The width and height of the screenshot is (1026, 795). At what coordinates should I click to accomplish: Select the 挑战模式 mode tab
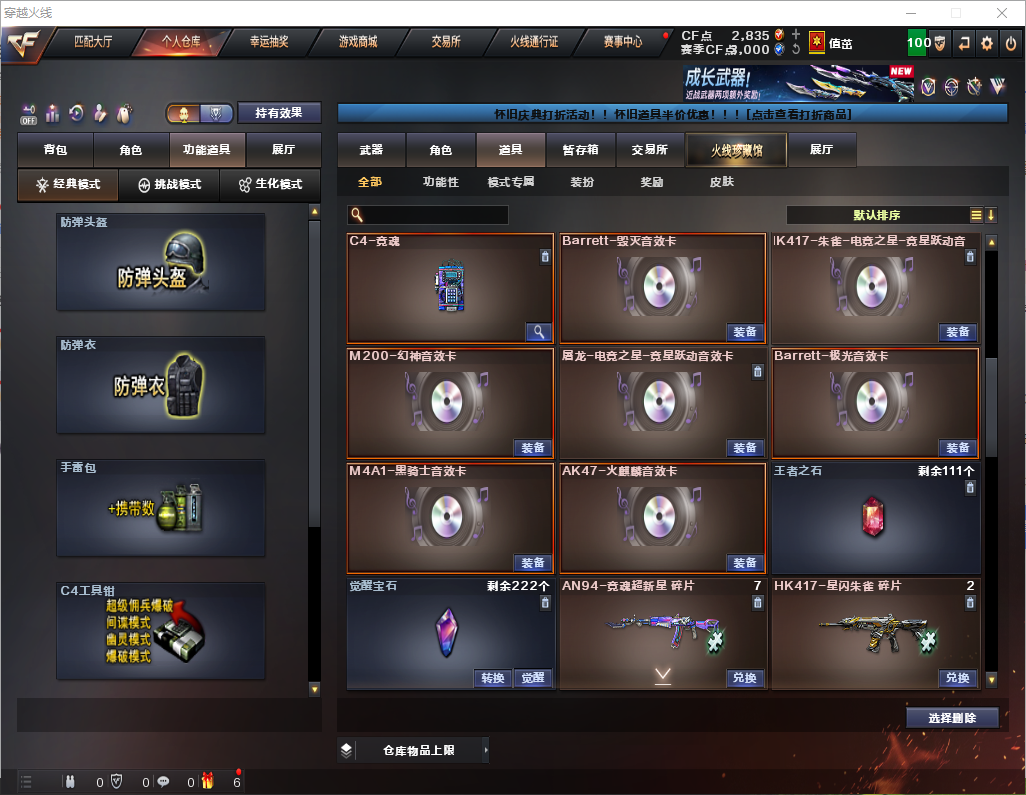click(169, 185)
